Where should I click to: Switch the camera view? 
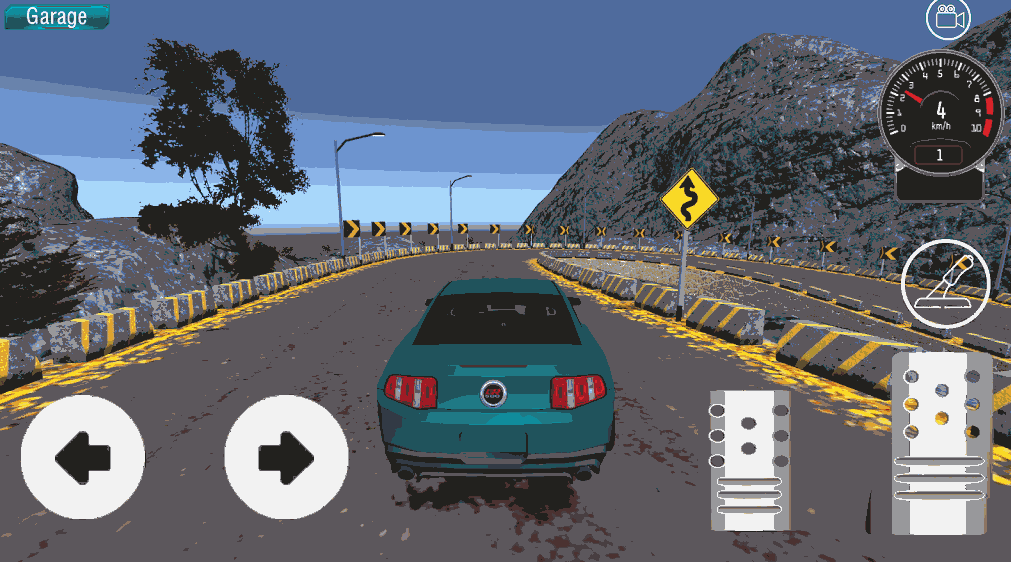948,18
